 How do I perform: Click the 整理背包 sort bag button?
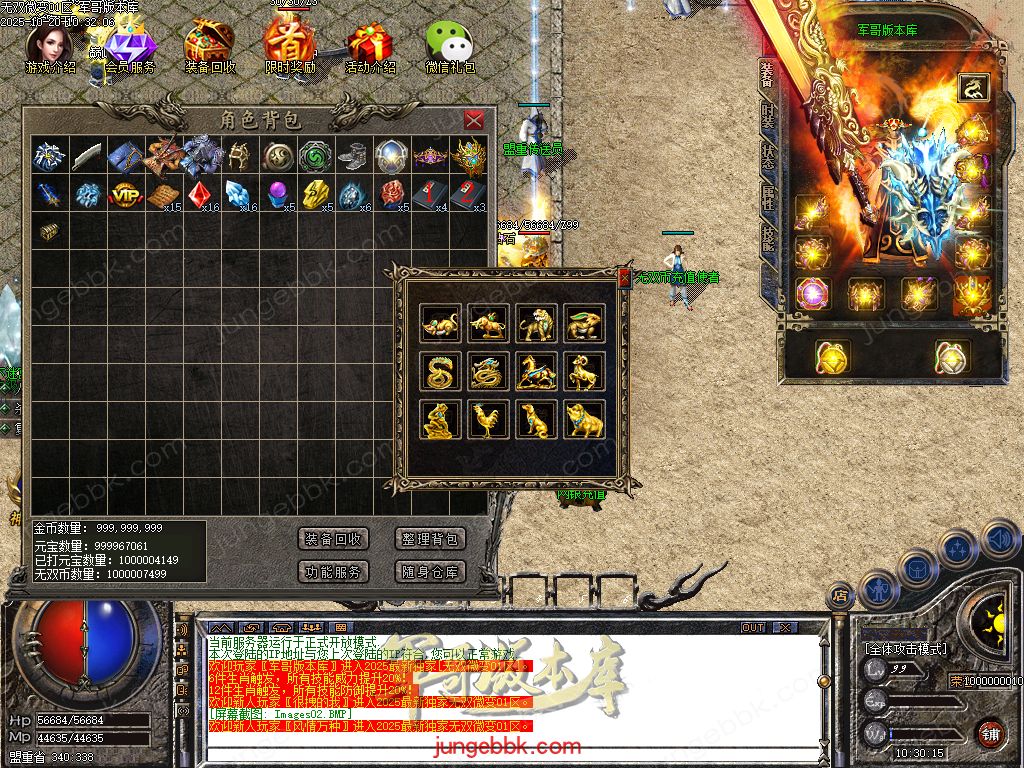430,539
